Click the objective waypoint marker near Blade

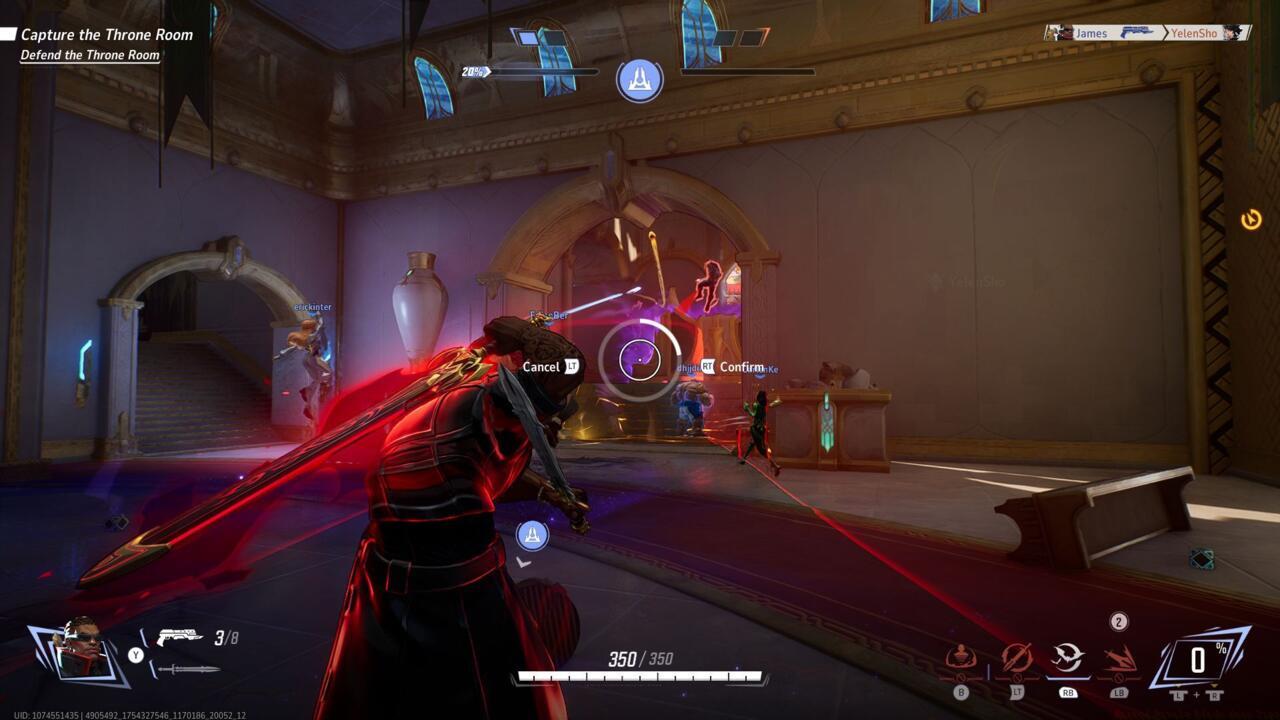[x=532, y=535]
